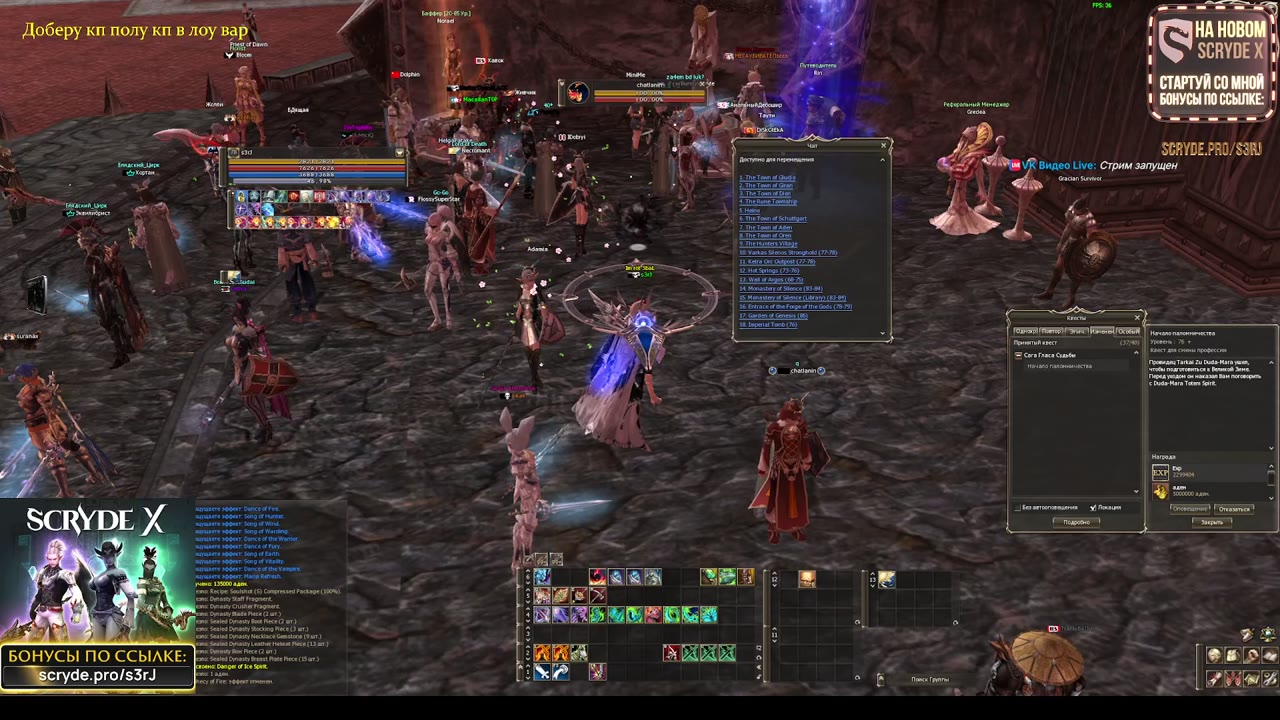Switch to the Одиночн. quest tab
Image resolution: width=1280 pixels, height=720 pixels.
tap(1025, 331)
